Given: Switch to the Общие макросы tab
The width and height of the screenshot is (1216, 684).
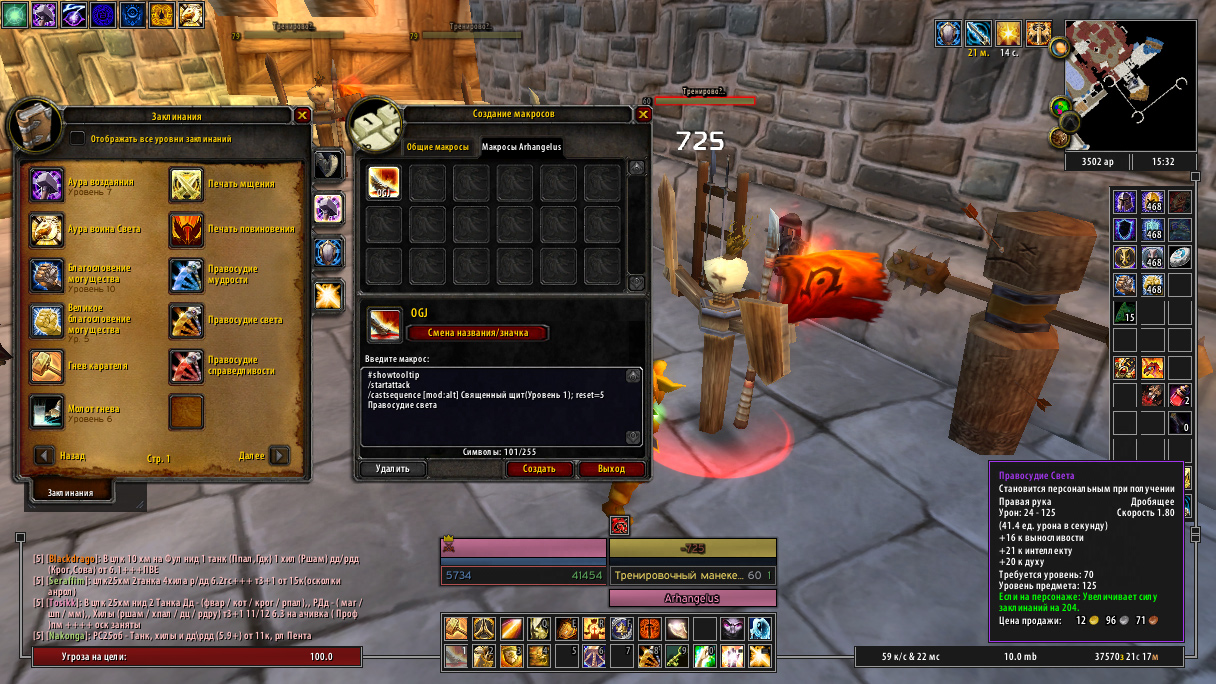Looking at the screenshot, I should click(437, 147).
